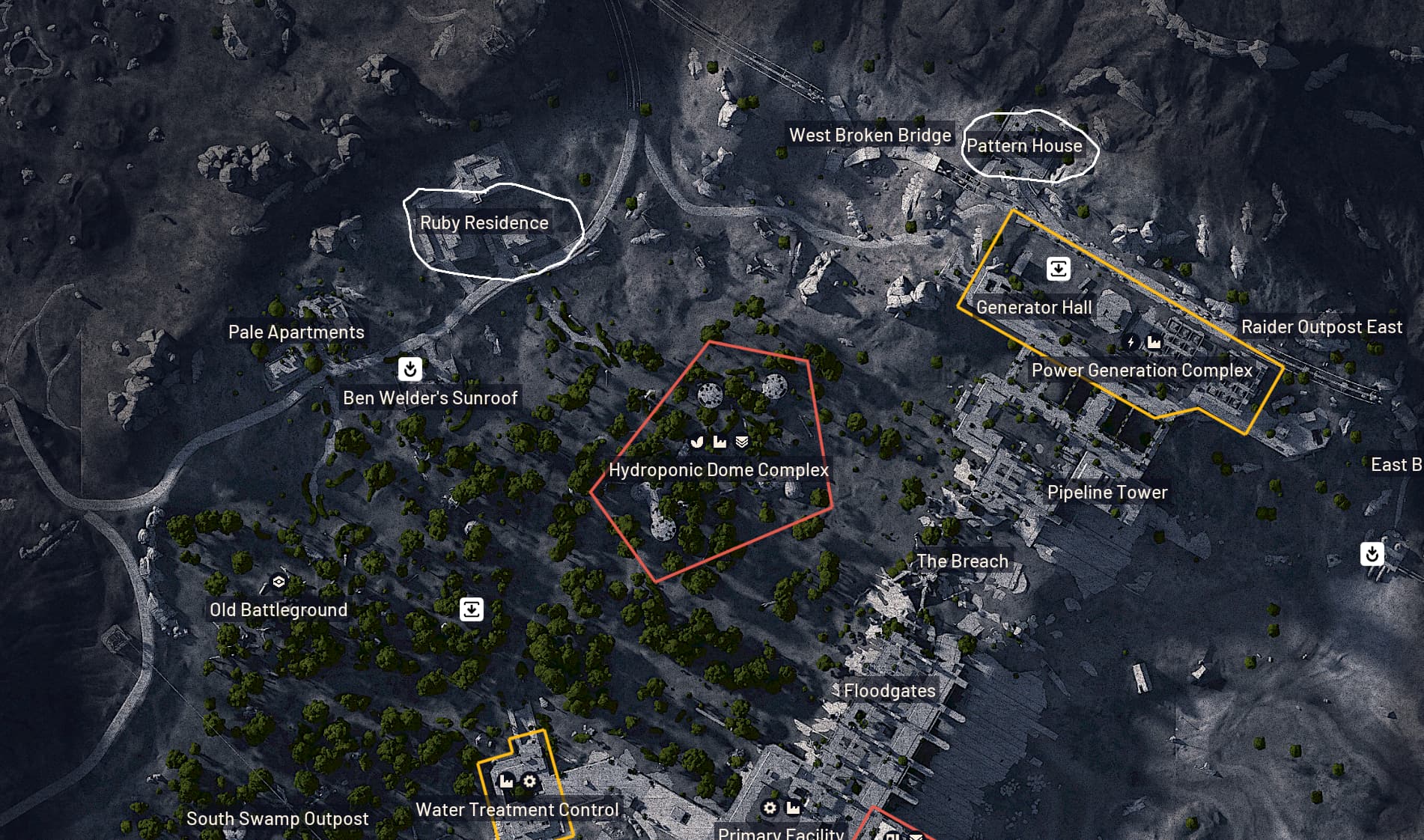Select the Ruby Residence map label
The width and height of the screenshot is (1424, 840).
click(484, 223)
